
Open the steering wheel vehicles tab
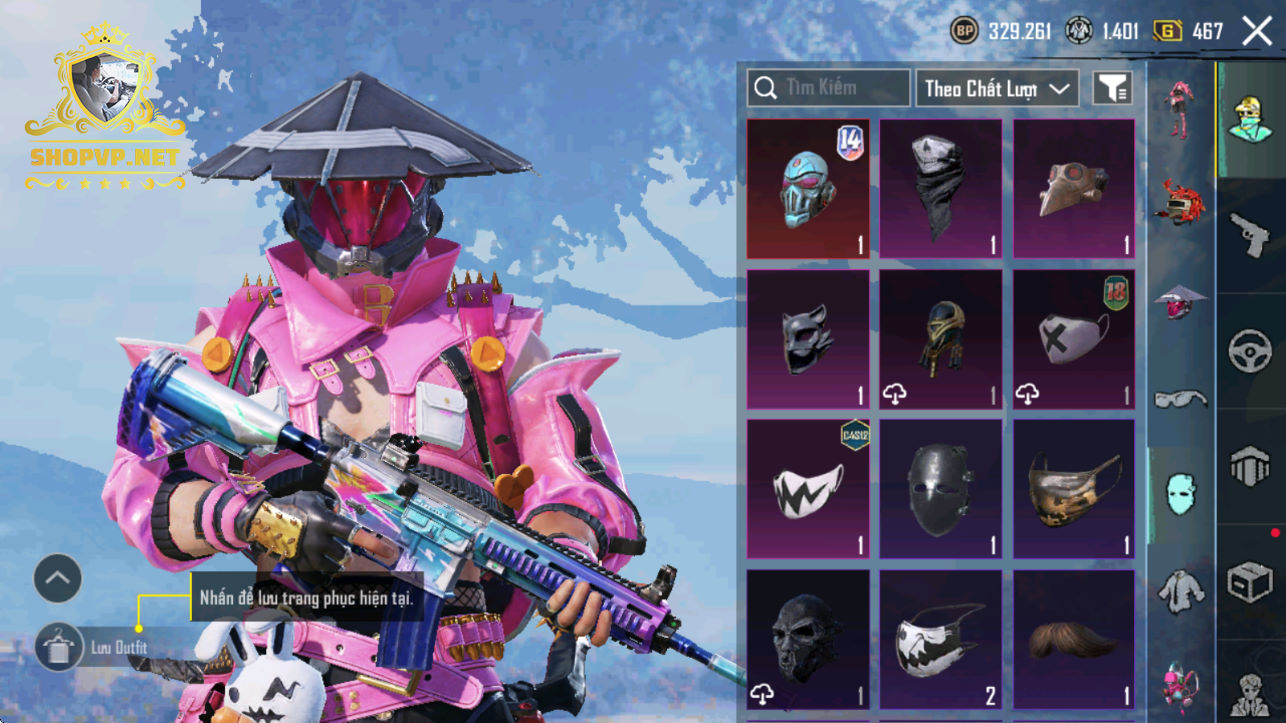pos(1250,352)
